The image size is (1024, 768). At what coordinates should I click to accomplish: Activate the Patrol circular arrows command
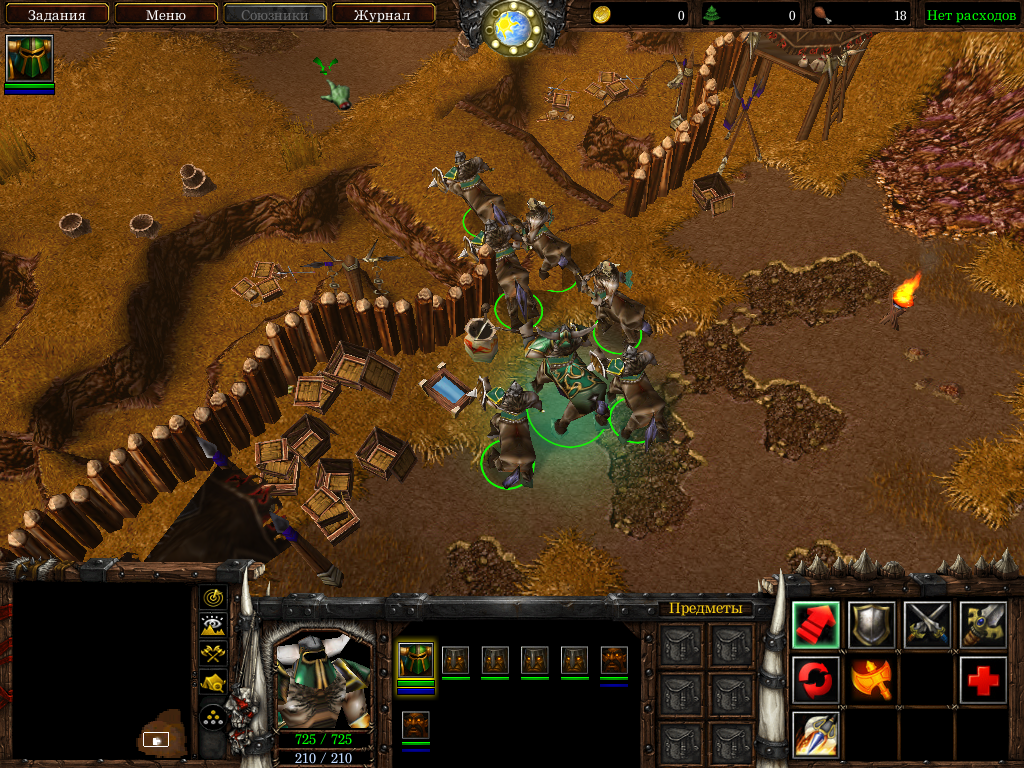tap(815, 680)
